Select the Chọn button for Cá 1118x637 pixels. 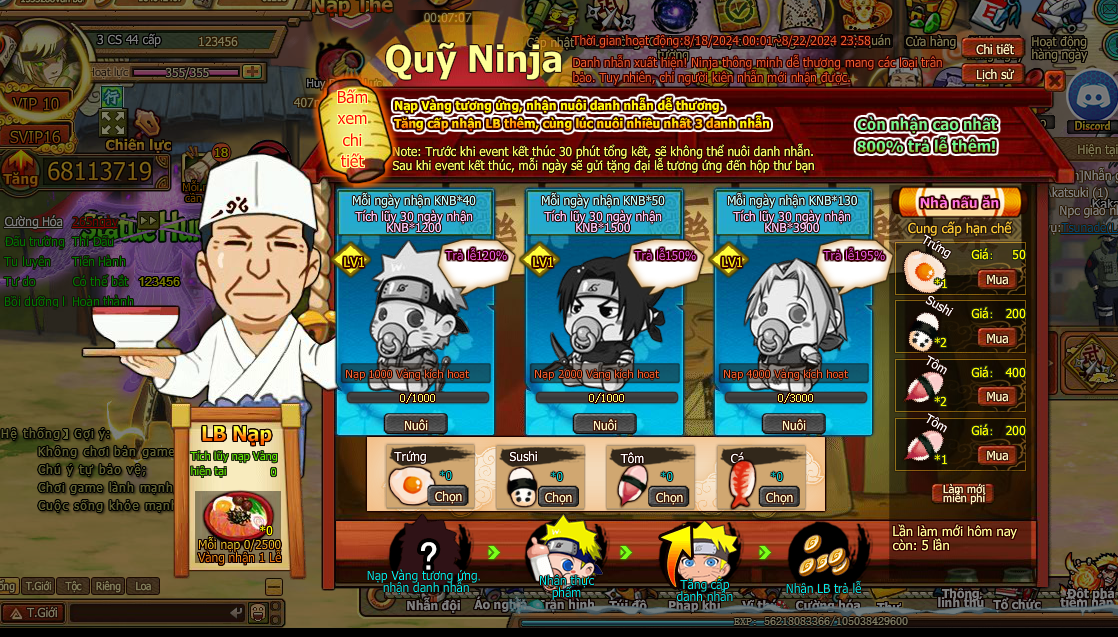(x=778, y=496)
